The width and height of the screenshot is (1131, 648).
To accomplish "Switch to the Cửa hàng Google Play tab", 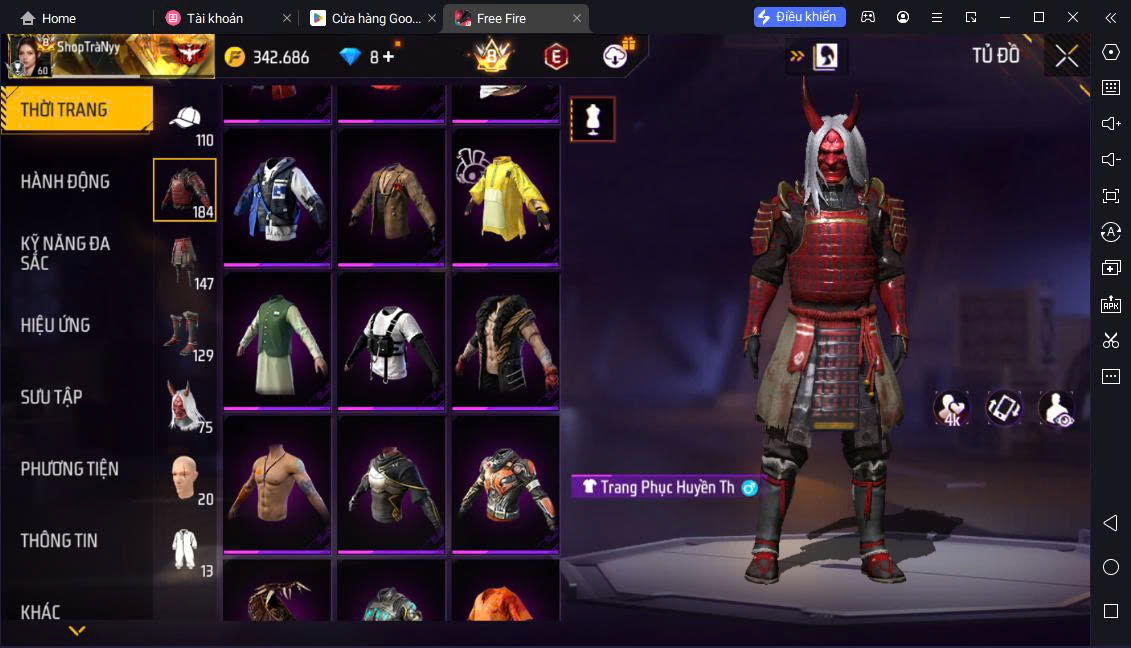I will pos(370,18).
